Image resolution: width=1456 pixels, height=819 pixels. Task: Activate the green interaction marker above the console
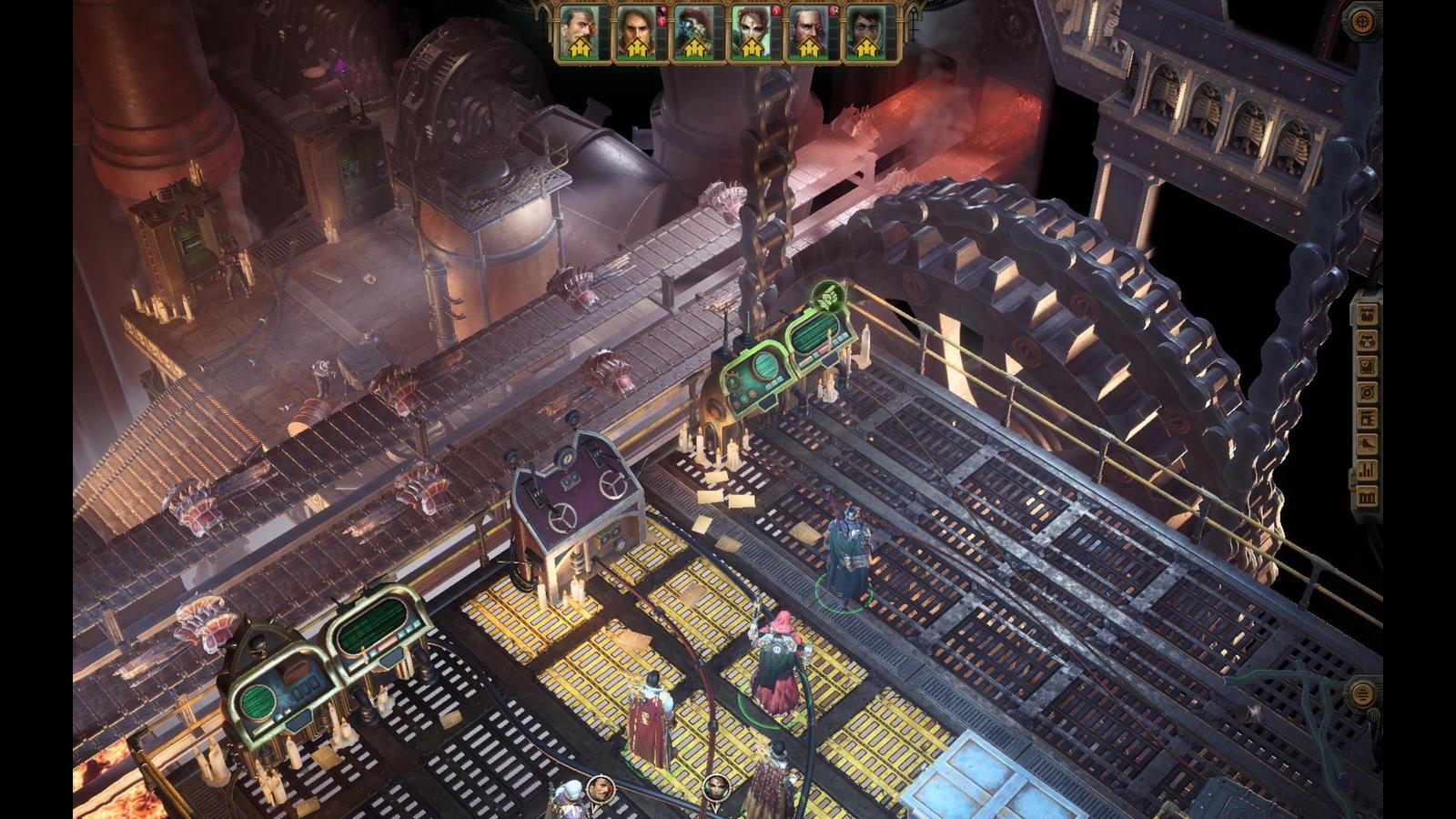click(830, 296)
